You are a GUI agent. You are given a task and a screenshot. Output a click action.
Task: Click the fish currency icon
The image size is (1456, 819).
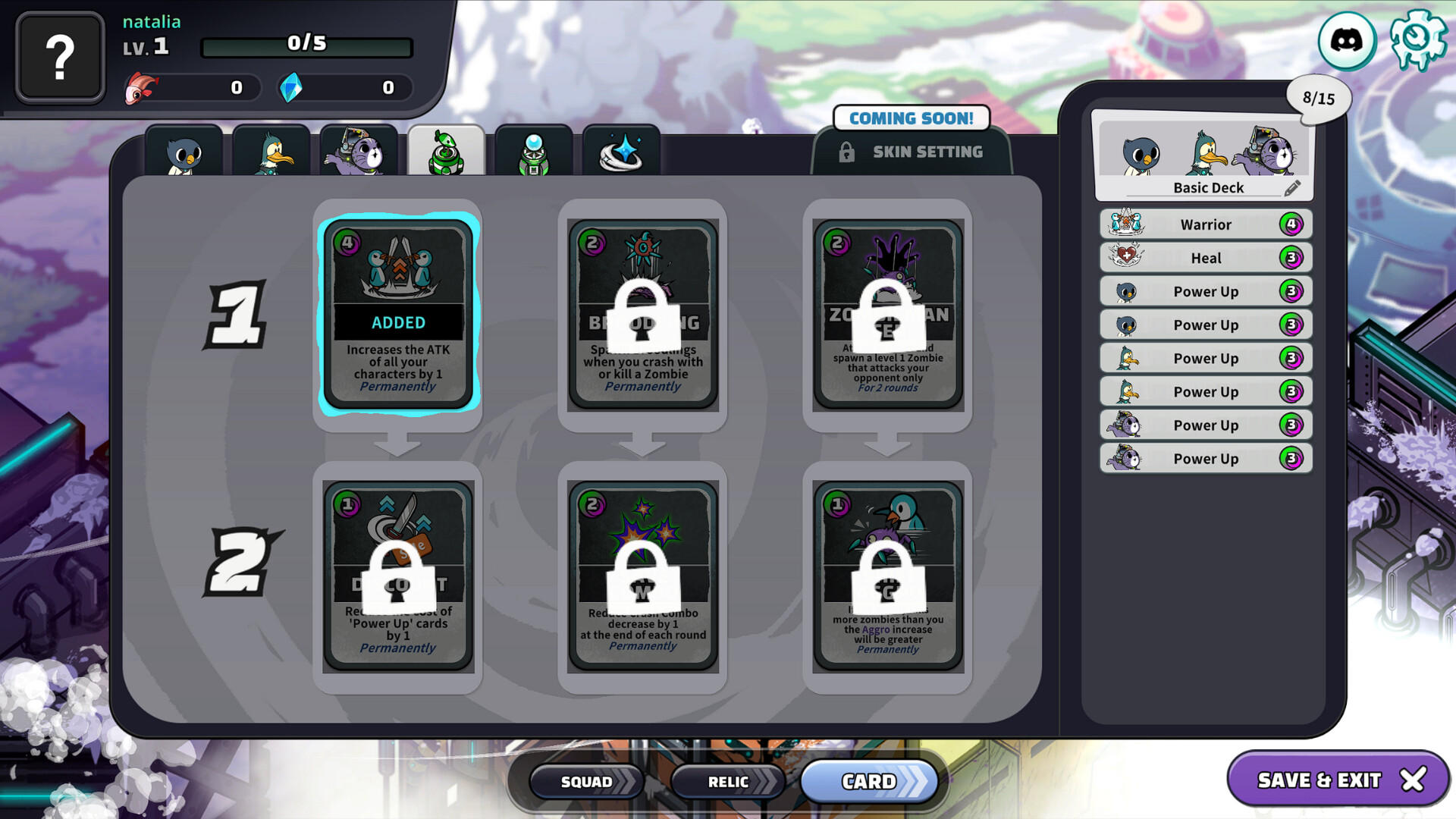pyautogui.click(x=141, y=87)
